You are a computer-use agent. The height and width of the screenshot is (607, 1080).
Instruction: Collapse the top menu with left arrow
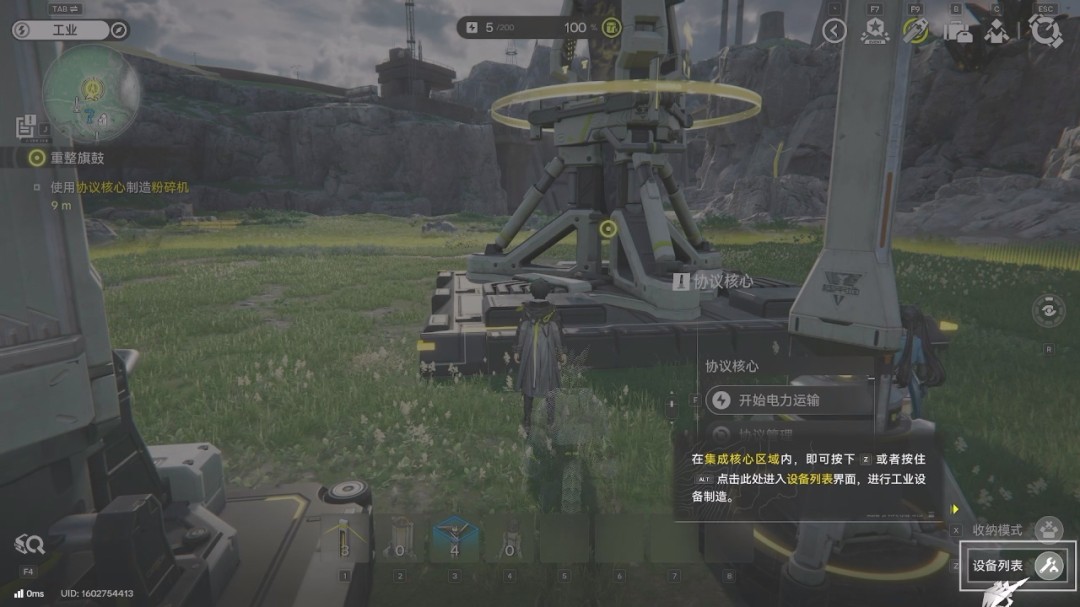pyautogui.click(x=834, y=31)
